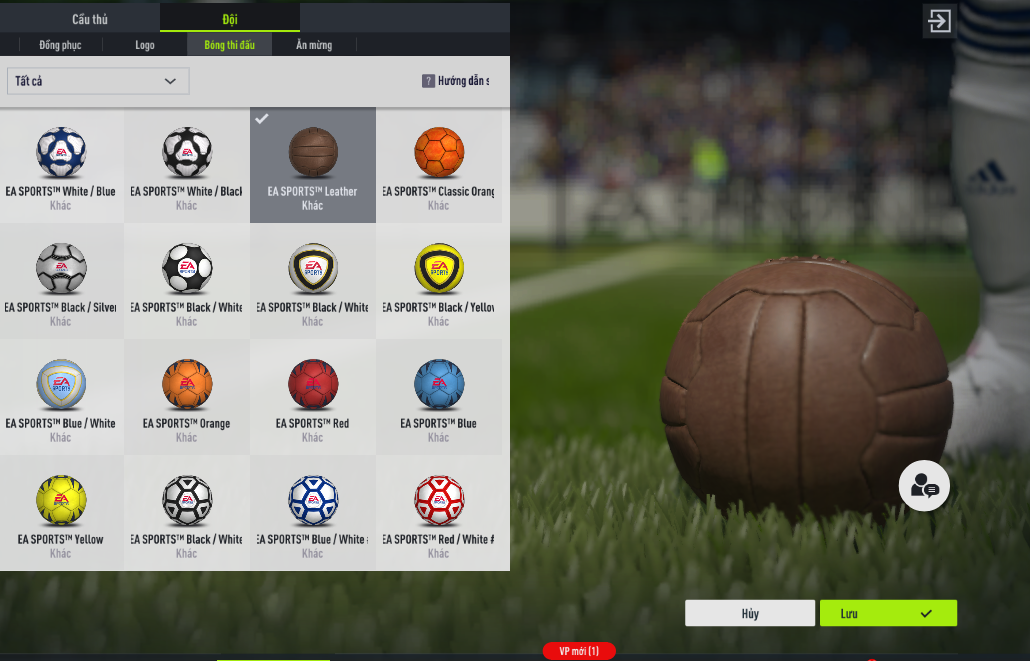Pick the EA SPORTS Orange ball
This screenshot has height=661, width=1030.
(x=187, y=397)
